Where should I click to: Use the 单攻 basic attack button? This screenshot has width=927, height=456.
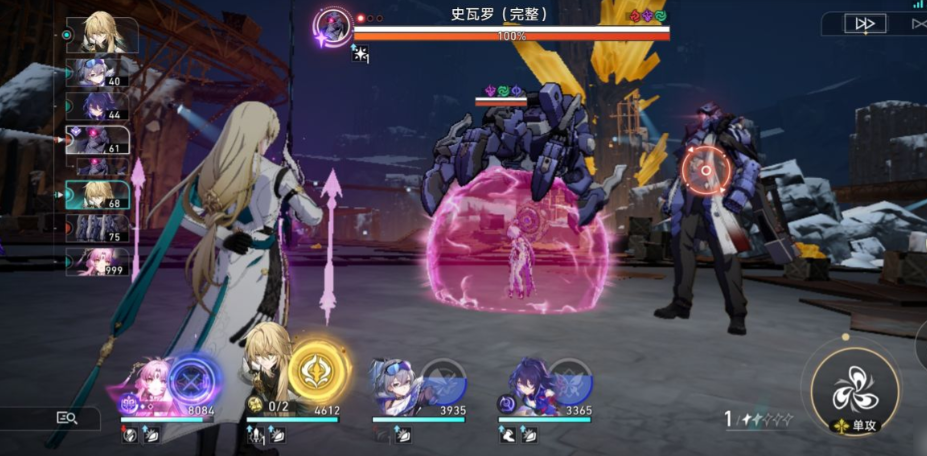pos(856,385)
